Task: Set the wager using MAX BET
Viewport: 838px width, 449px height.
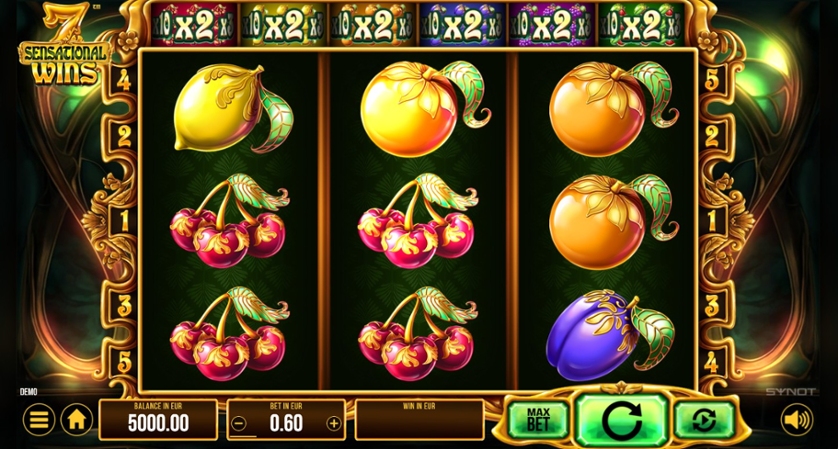Action: click(x=537, y=420)
